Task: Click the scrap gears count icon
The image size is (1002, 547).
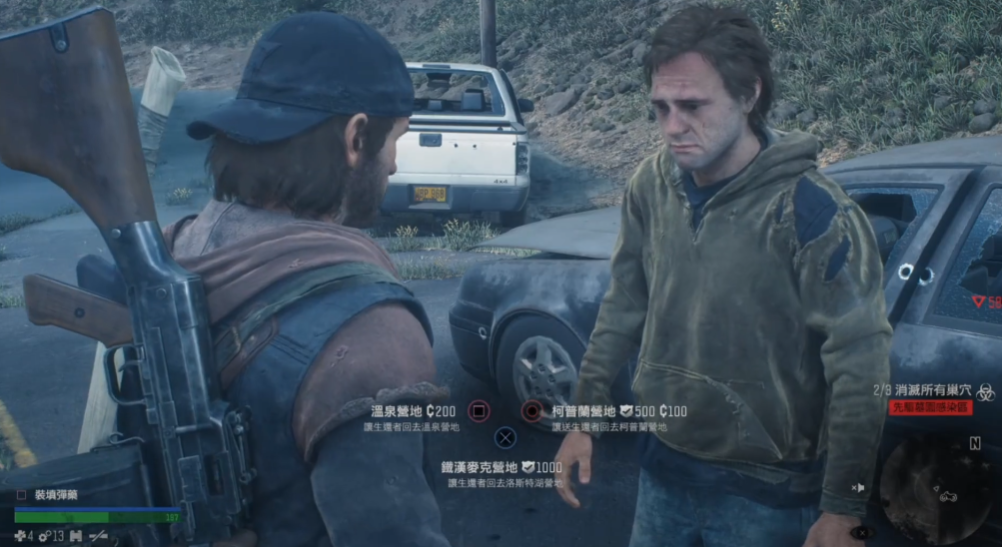Action: [x=45, y=536]
